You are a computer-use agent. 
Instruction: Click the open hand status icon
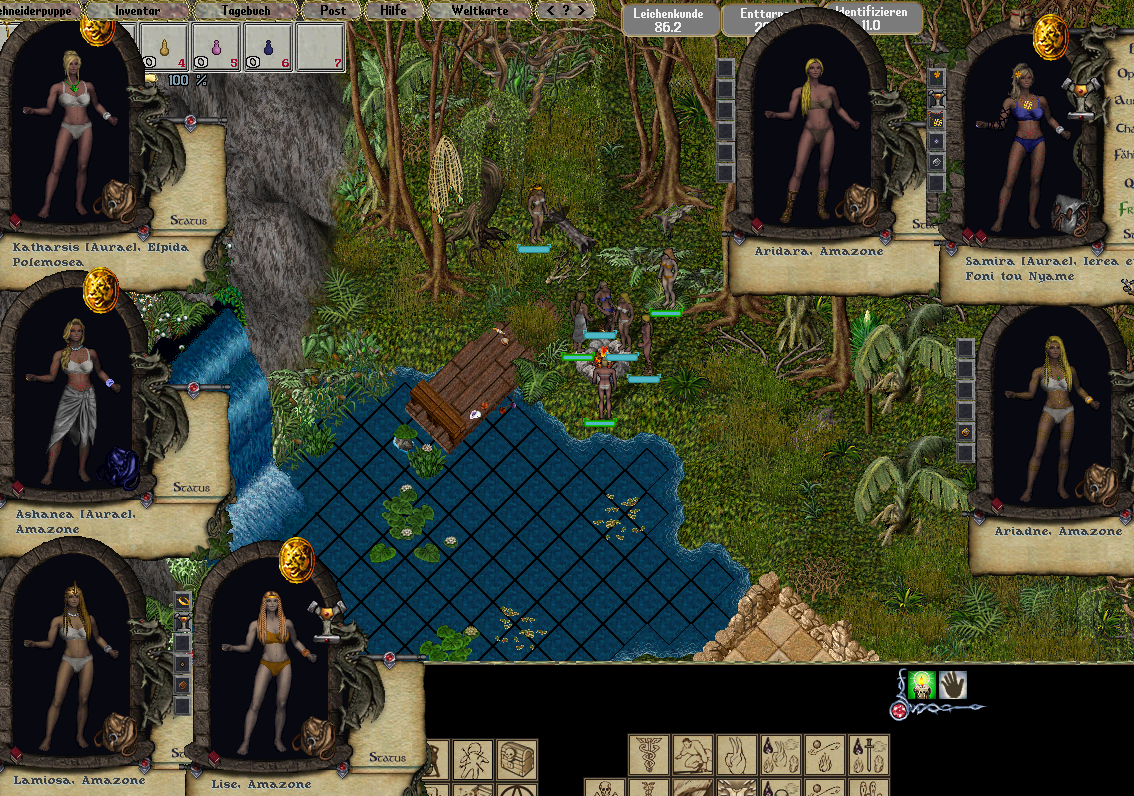point(952,685)
